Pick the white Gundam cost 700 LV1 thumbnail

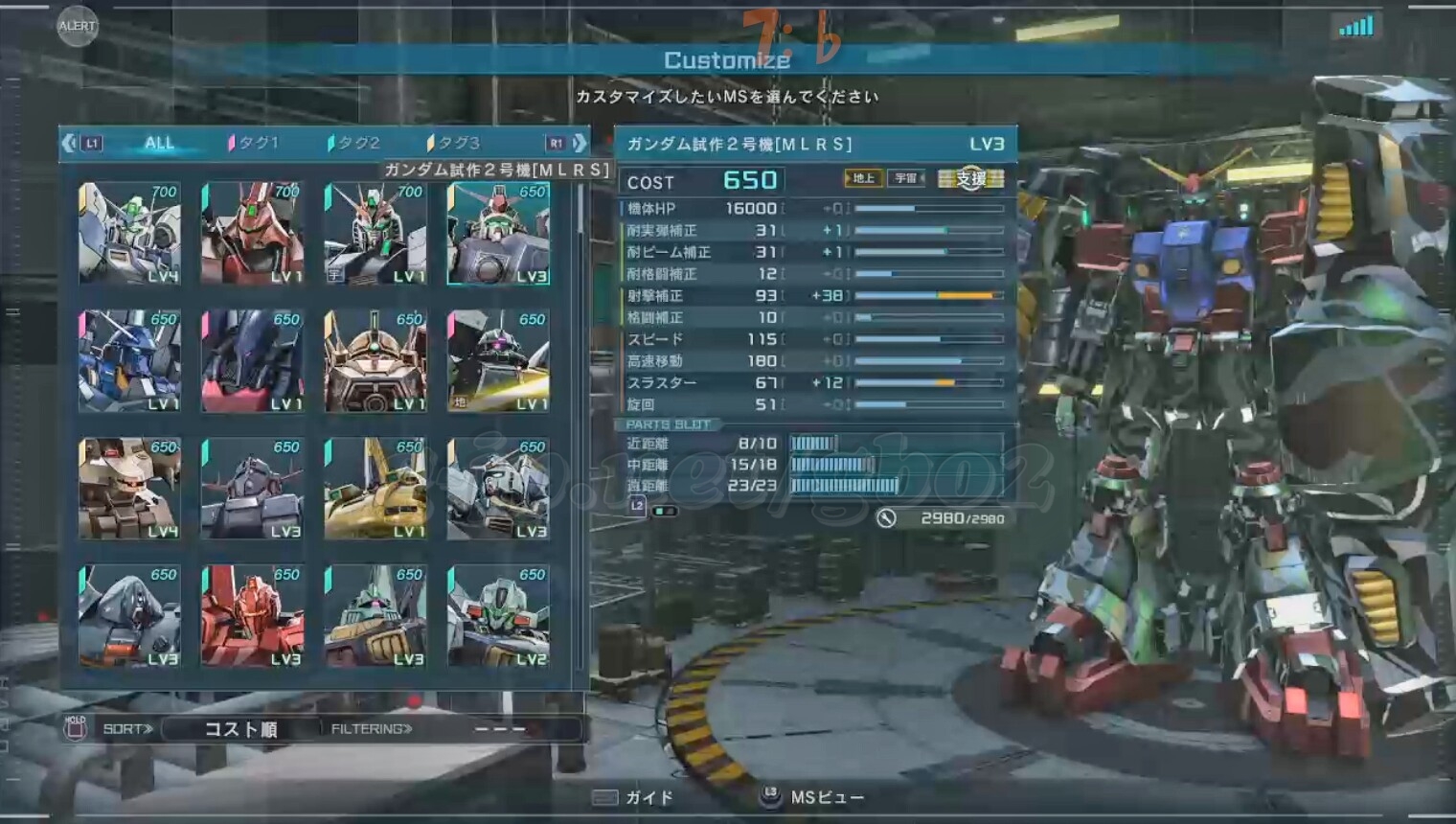pyautogui.click(x=375, y=234)
